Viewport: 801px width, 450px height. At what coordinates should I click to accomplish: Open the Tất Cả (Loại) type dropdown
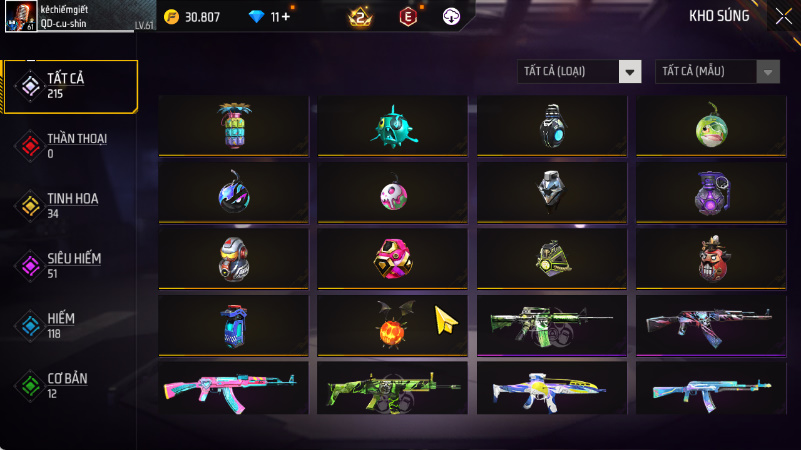(580, 71)
